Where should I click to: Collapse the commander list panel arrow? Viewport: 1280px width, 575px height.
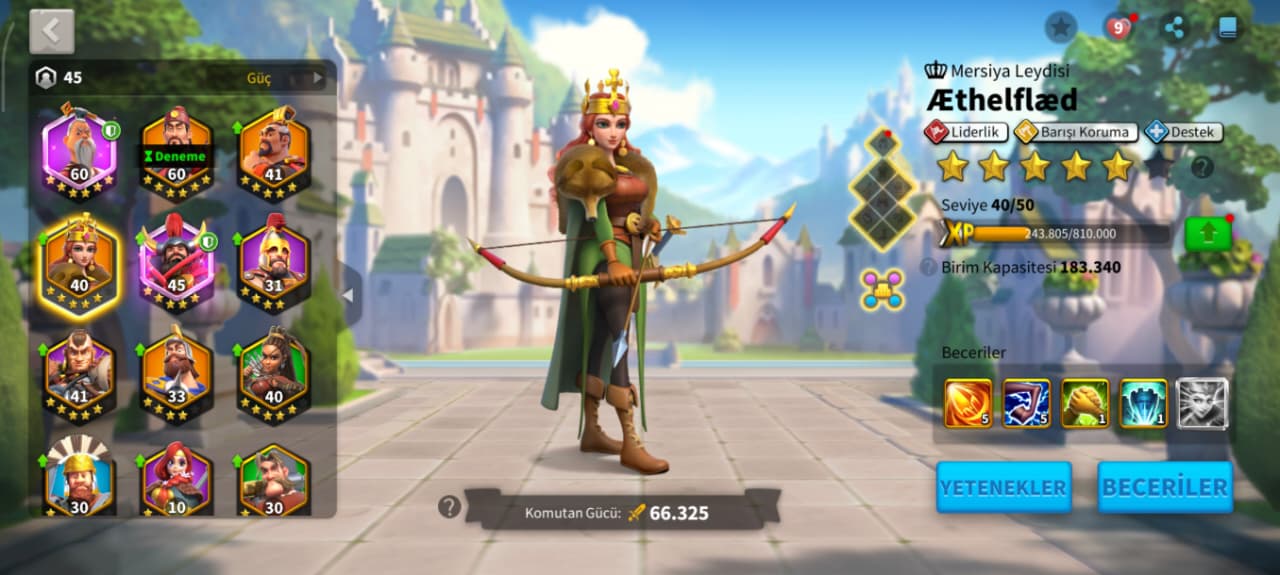click(349, 295)
